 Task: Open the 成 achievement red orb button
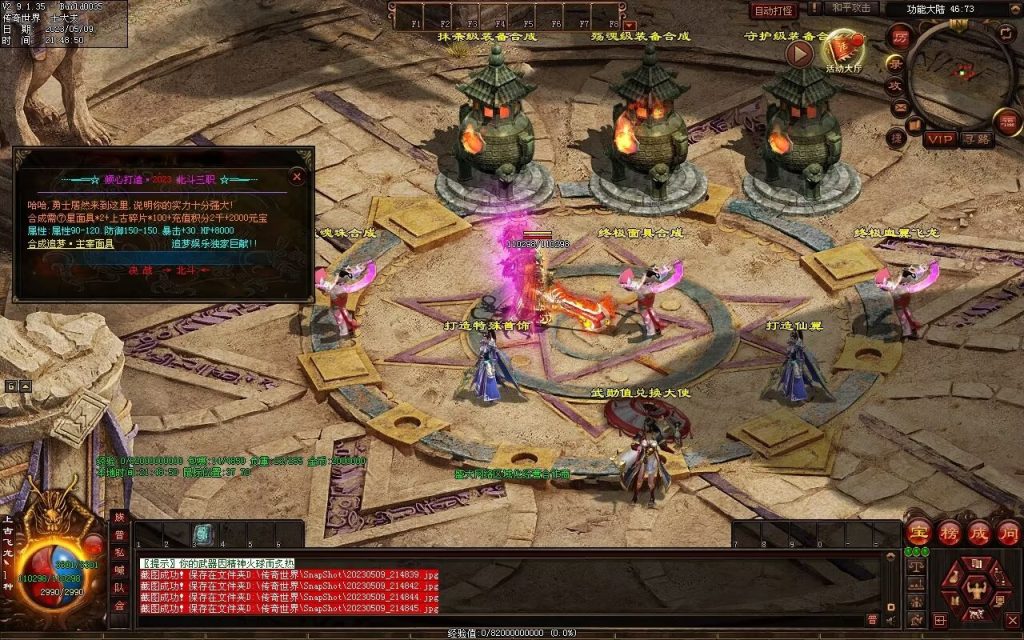click(979, 532)
